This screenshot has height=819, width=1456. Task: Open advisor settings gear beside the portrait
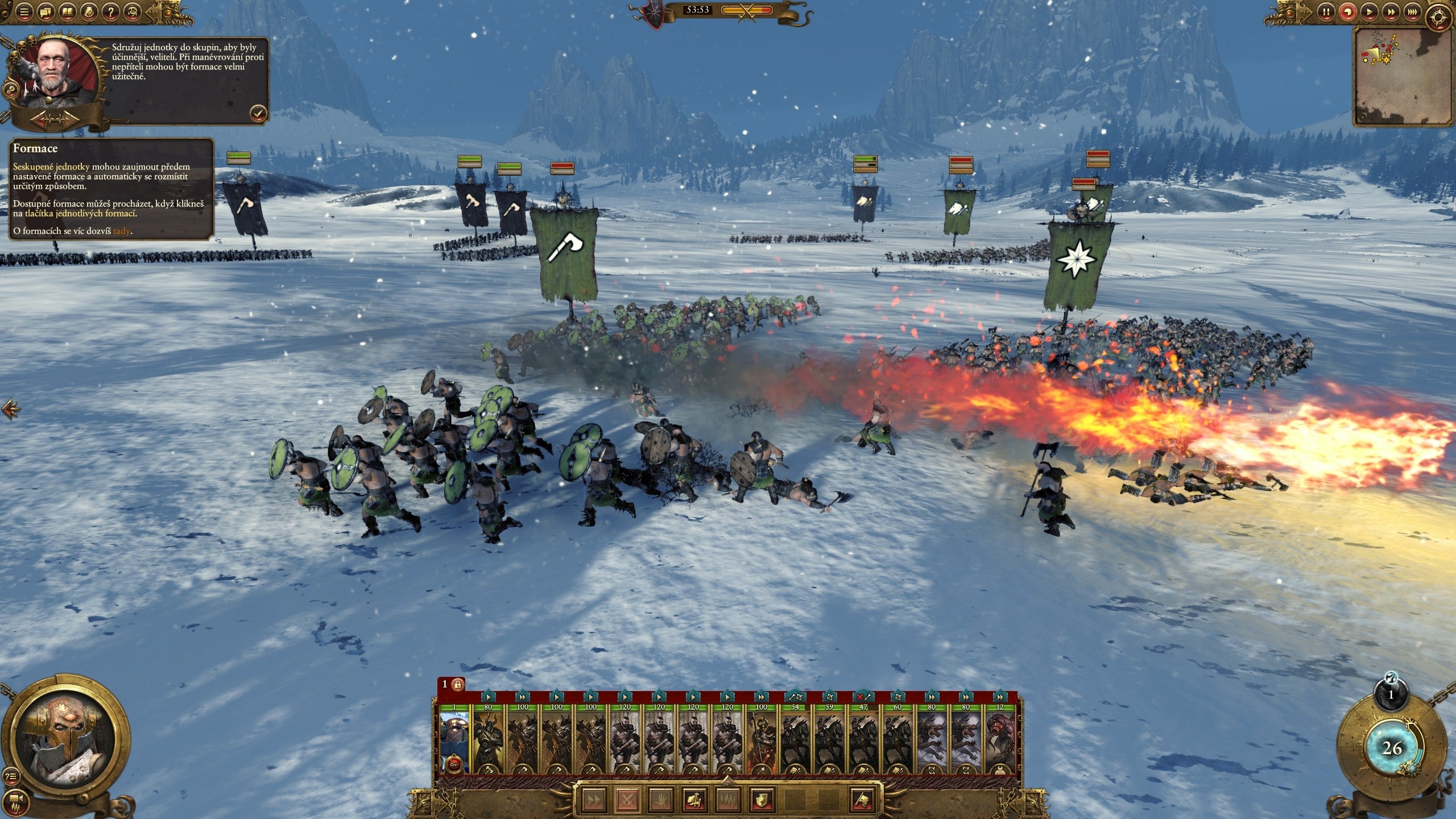[x=9, y=89]
